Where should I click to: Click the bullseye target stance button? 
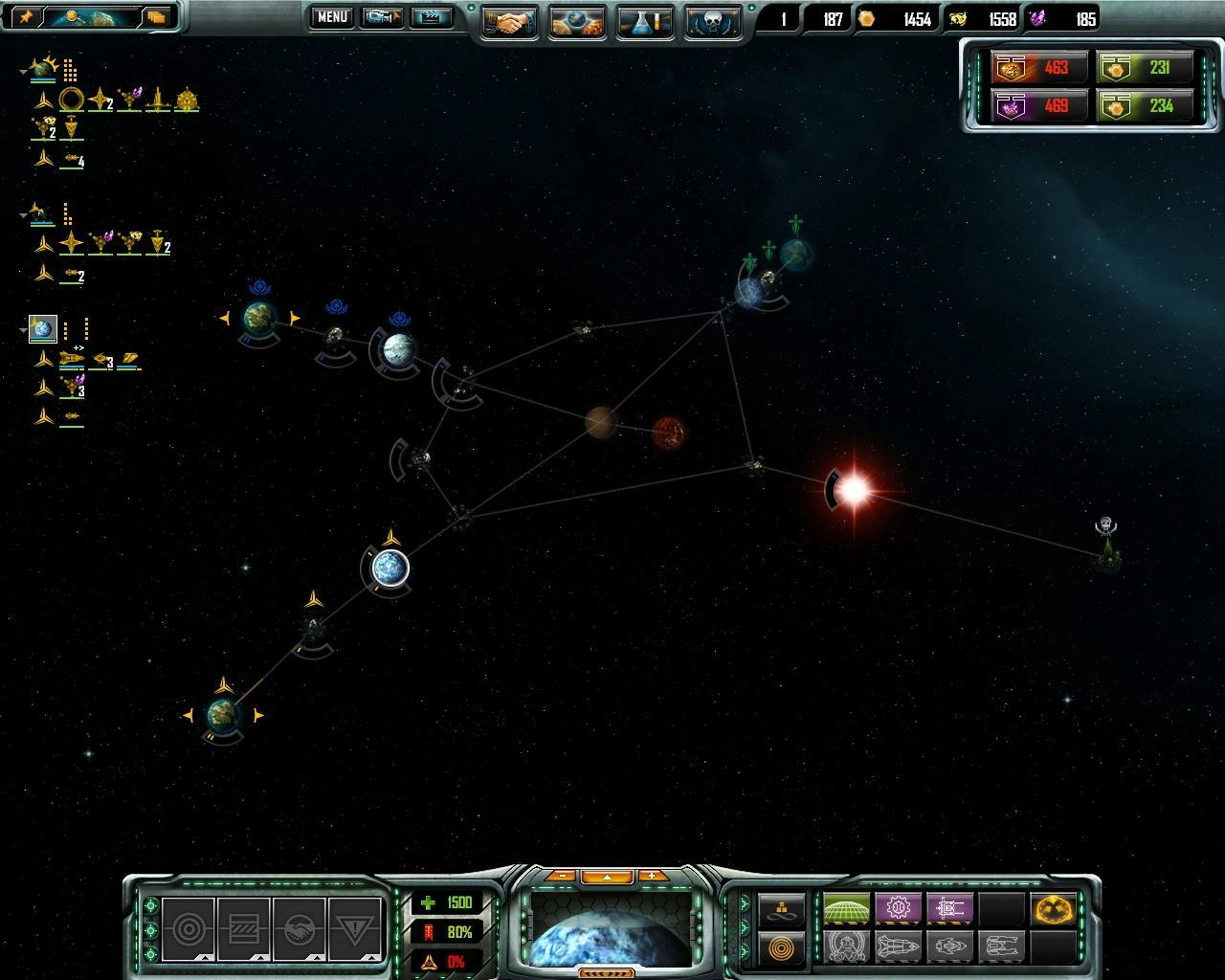[188, 927]
